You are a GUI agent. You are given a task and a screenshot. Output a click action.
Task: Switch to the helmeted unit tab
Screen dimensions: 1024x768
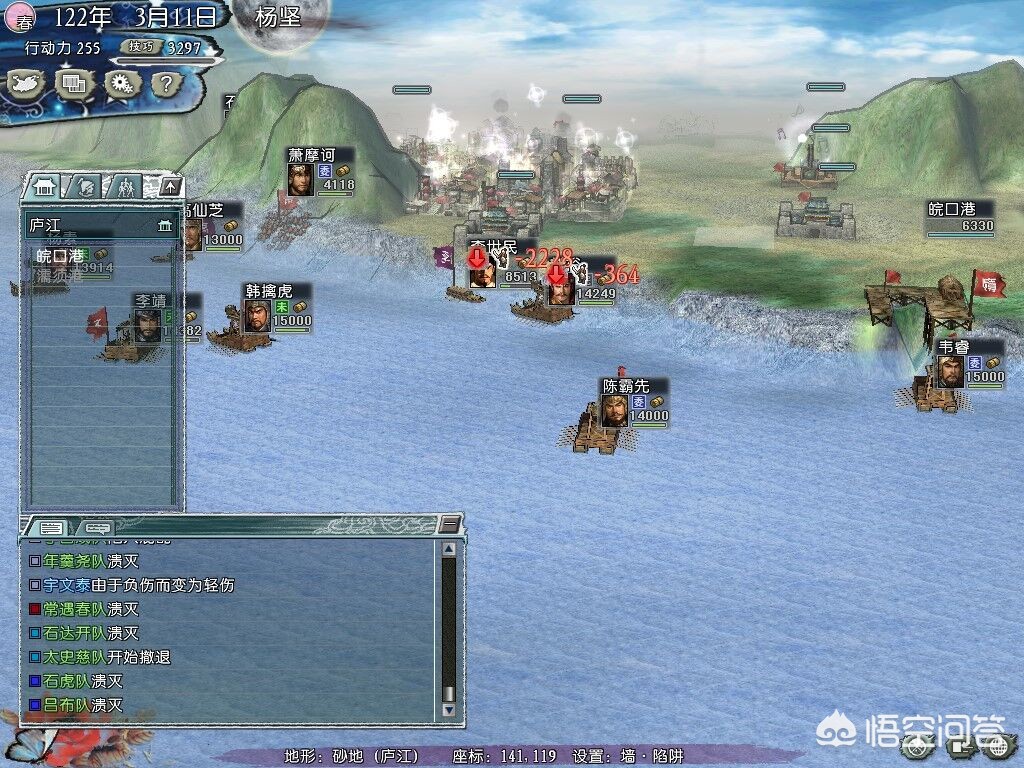pyautogui.click(x=86, y=186)
